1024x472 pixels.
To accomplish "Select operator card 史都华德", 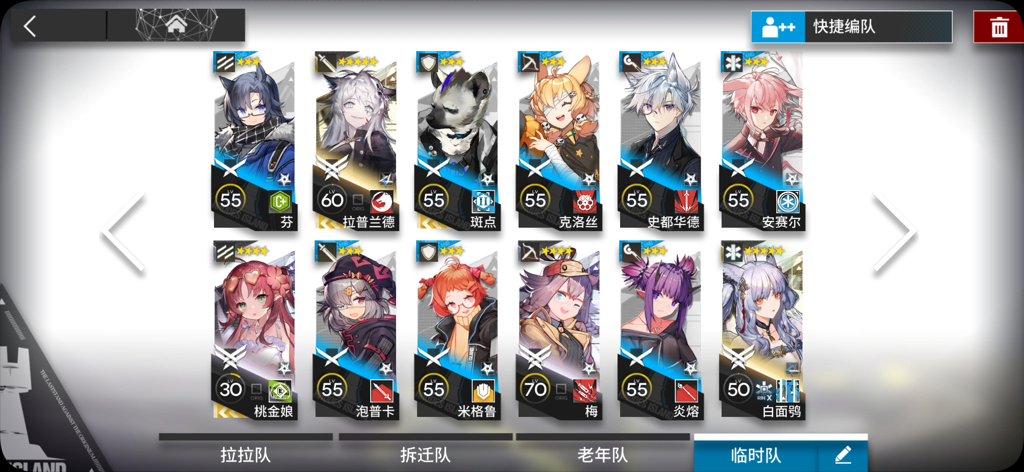I will point(659,140).
